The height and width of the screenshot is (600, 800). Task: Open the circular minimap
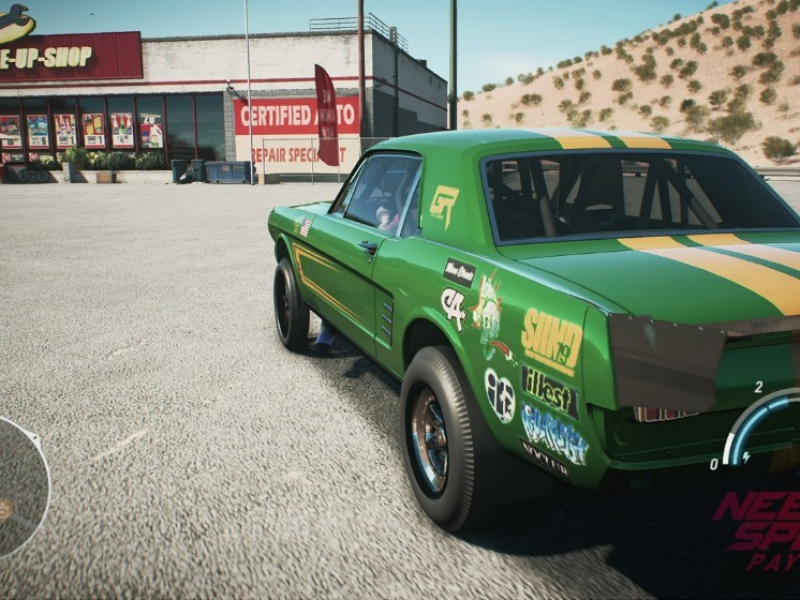click(x=20, y=487)
